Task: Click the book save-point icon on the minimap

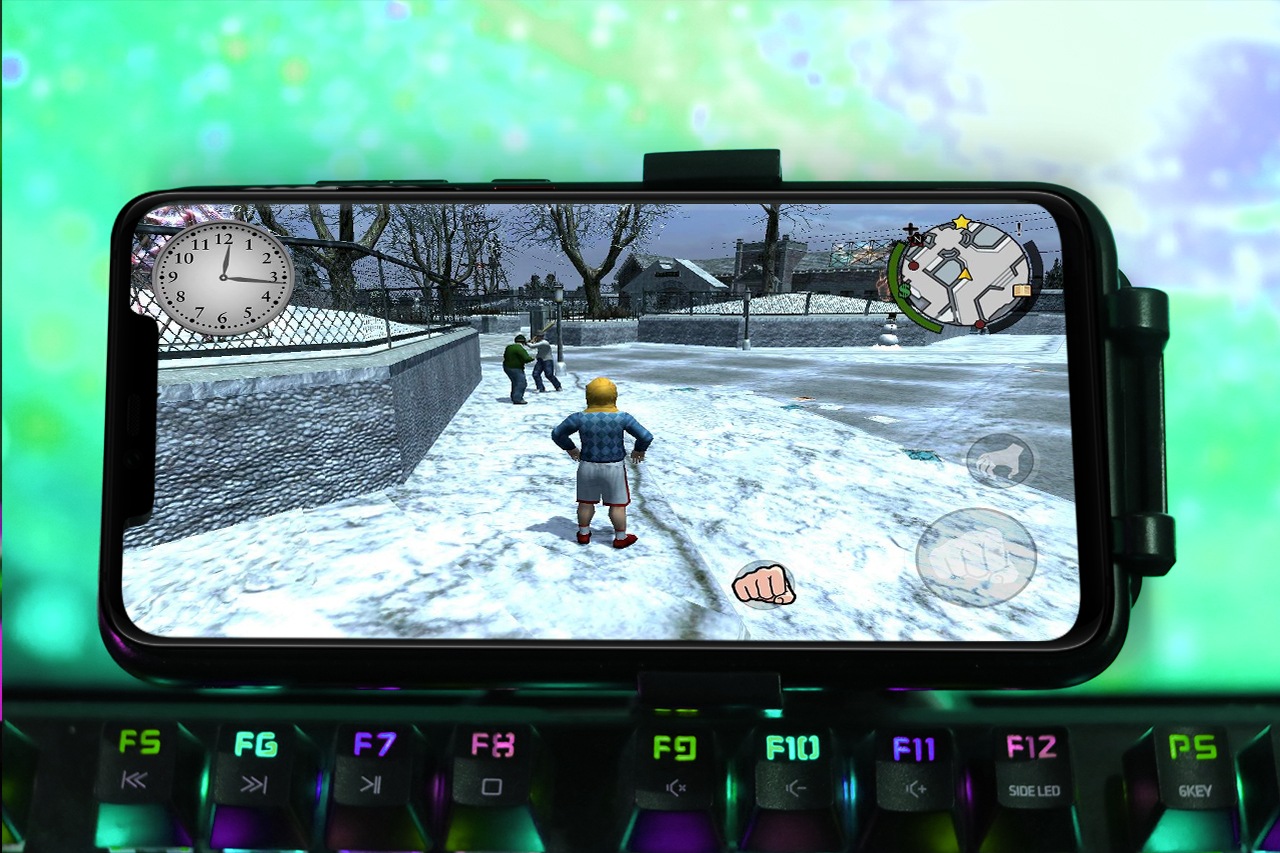Action: tap(1022, 290)
